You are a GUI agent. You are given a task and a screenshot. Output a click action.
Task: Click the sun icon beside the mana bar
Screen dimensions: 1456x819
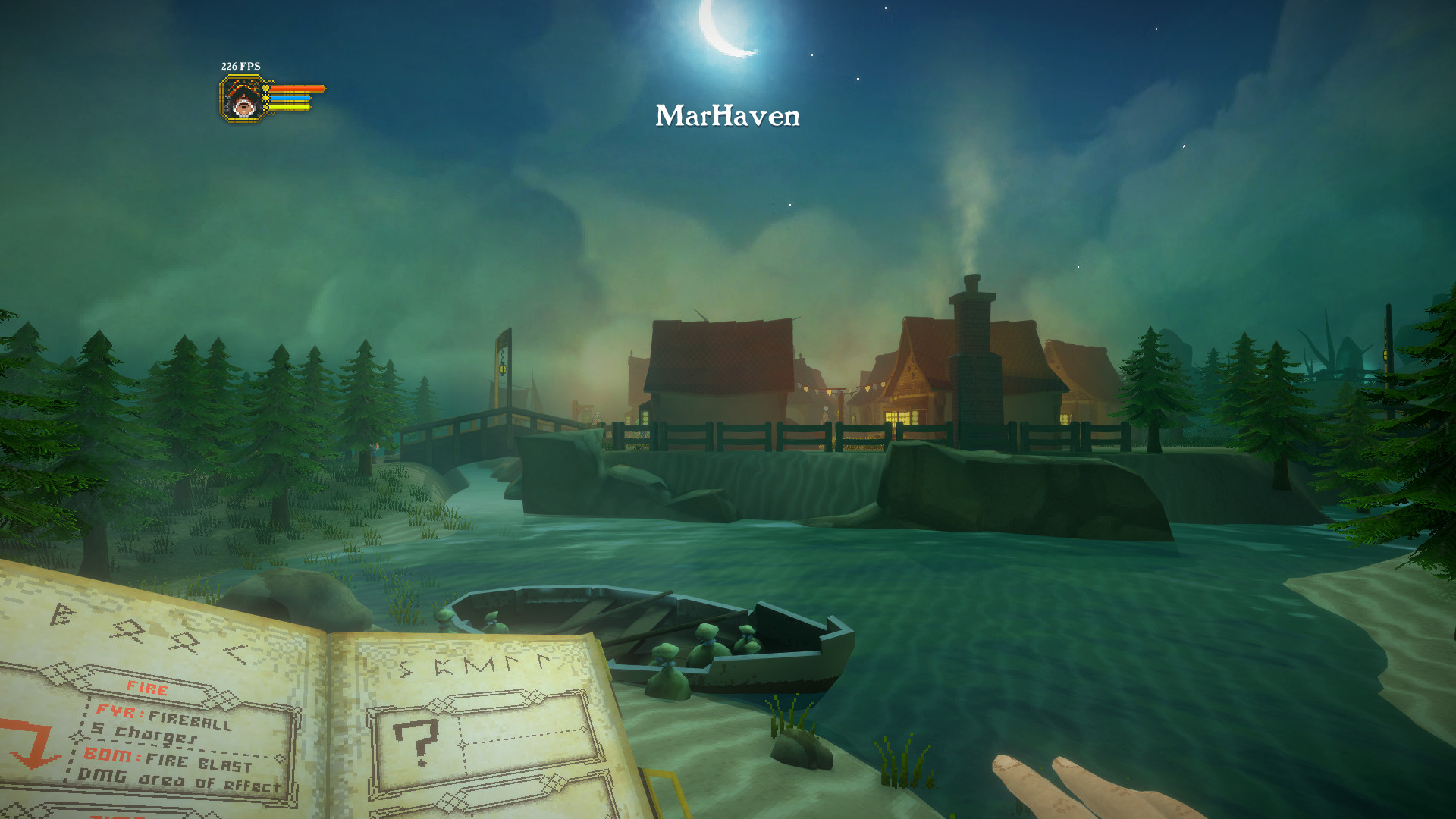(x=265, y=98)
